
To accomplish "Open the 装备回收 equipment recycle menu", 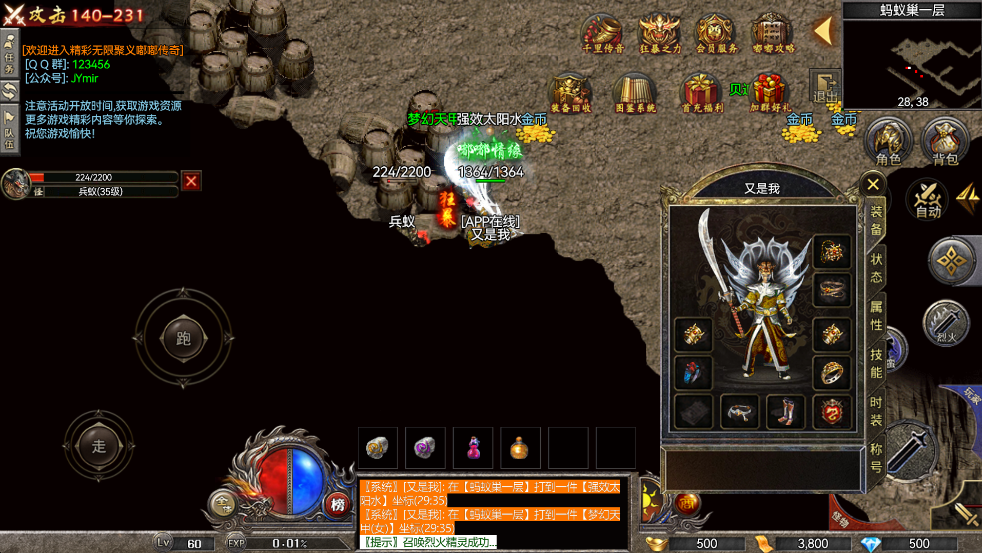I will [x=571, y=92].
